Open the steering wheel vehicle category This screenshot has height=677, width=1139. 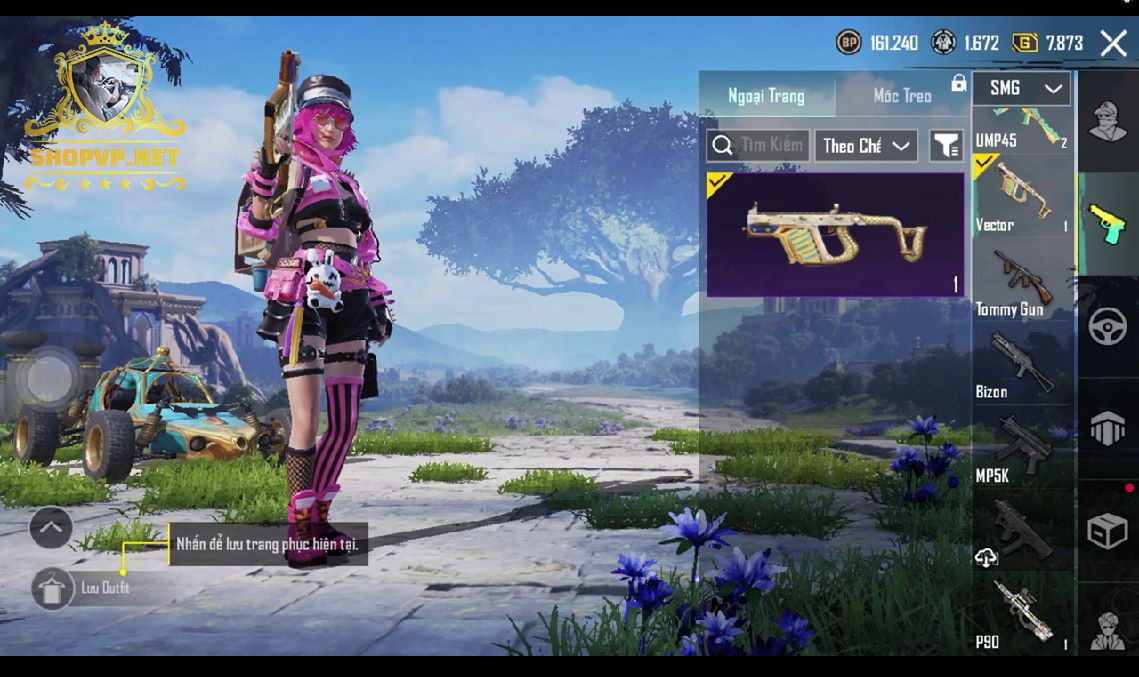[x=1108, y=327]
